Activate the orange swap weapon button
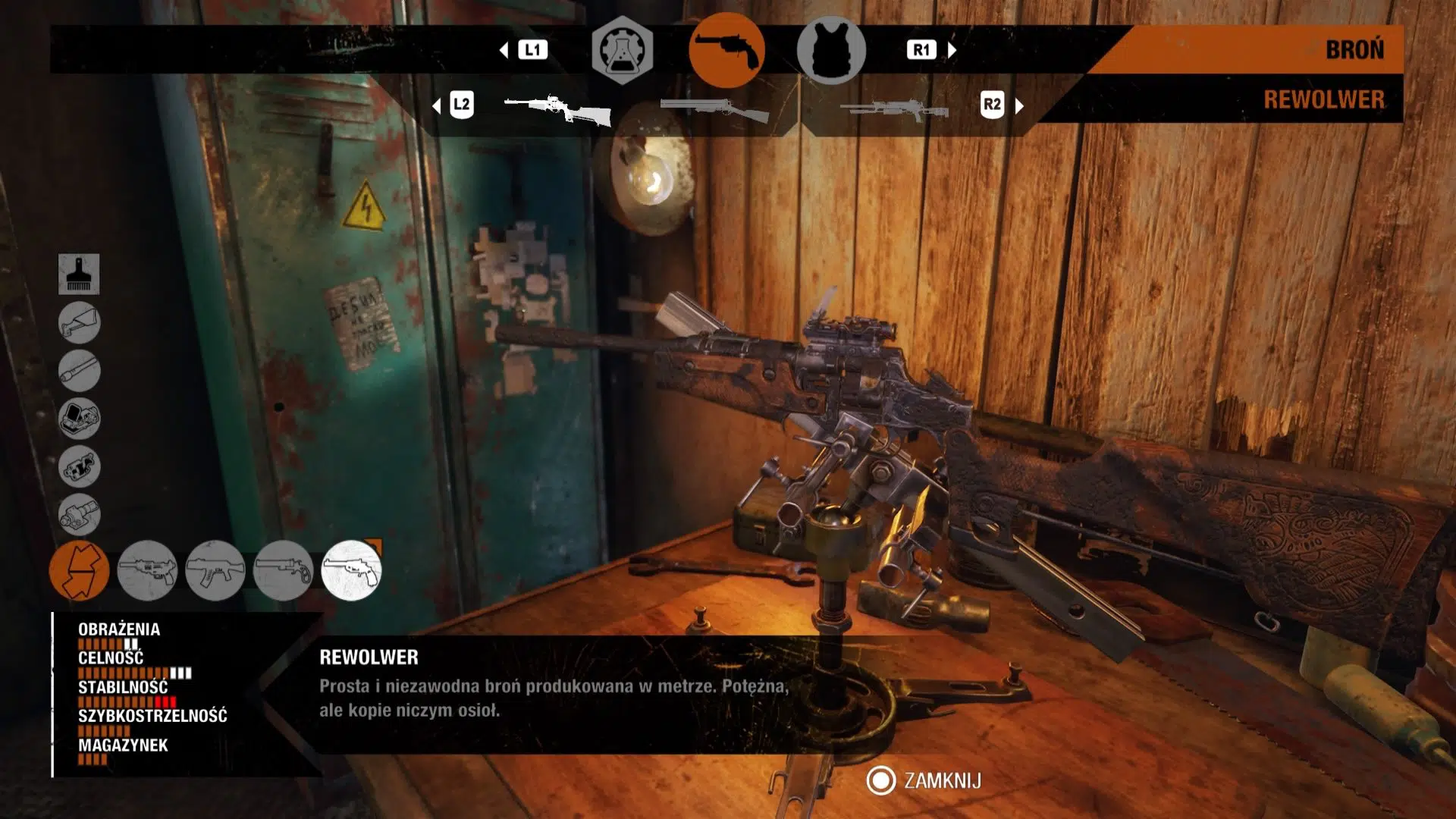The width and height of the screenshot is (1456, 819). (x=79, y=570)
